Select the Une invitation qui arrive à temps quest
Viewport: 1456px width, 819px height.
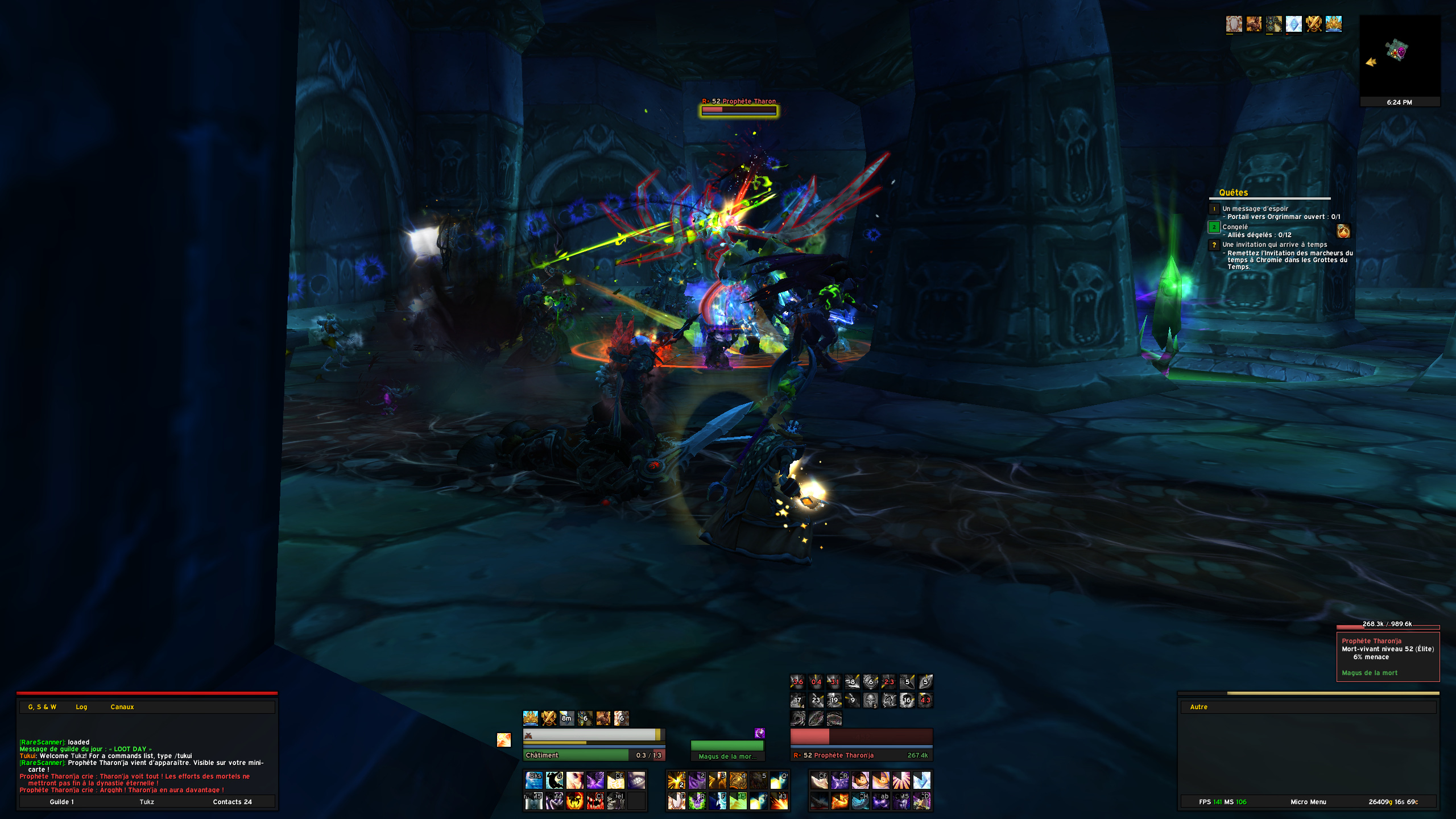1275,245
